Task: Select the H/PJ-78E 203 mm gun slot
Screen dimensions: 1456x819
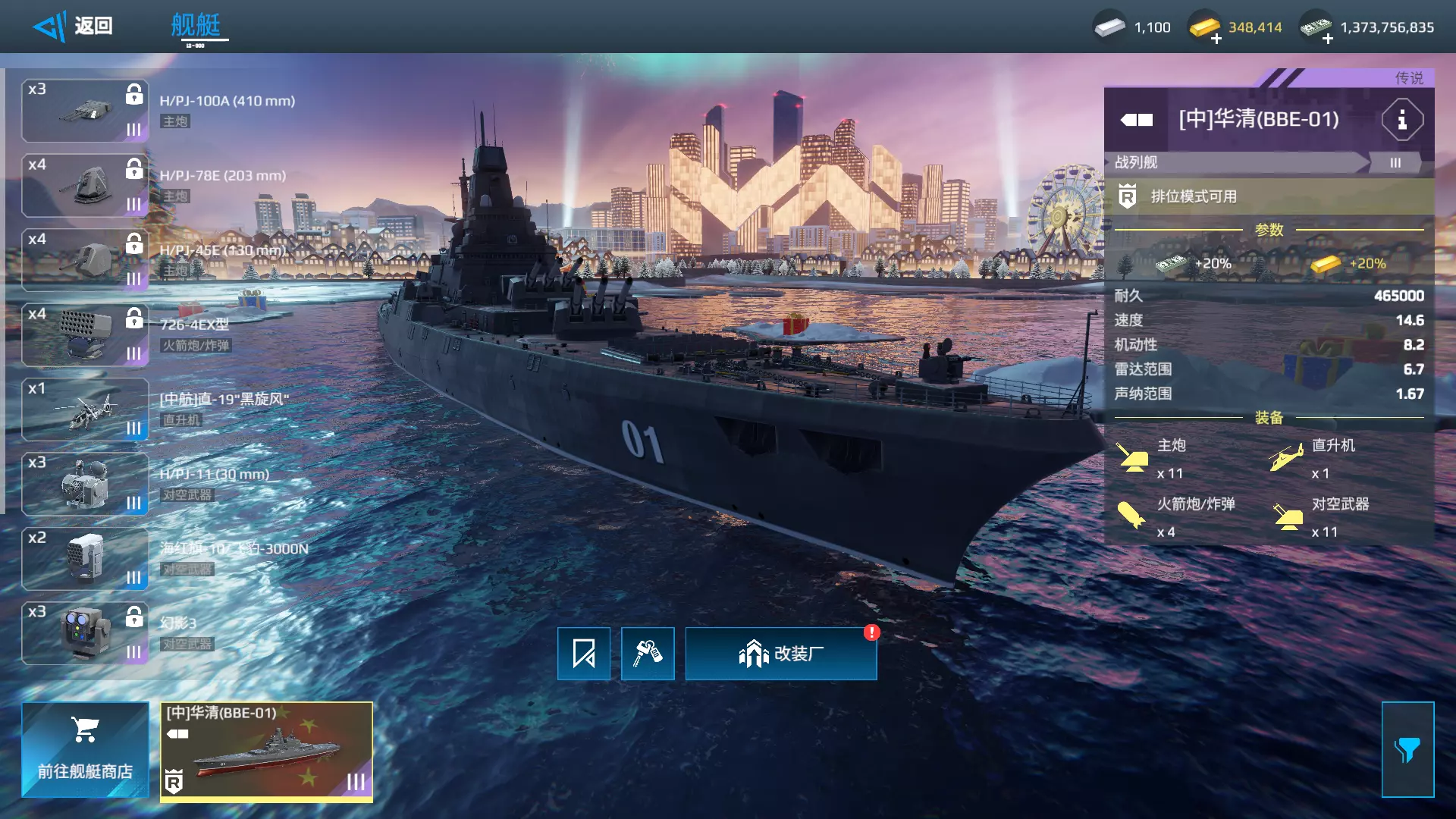Action: point(85,186)
